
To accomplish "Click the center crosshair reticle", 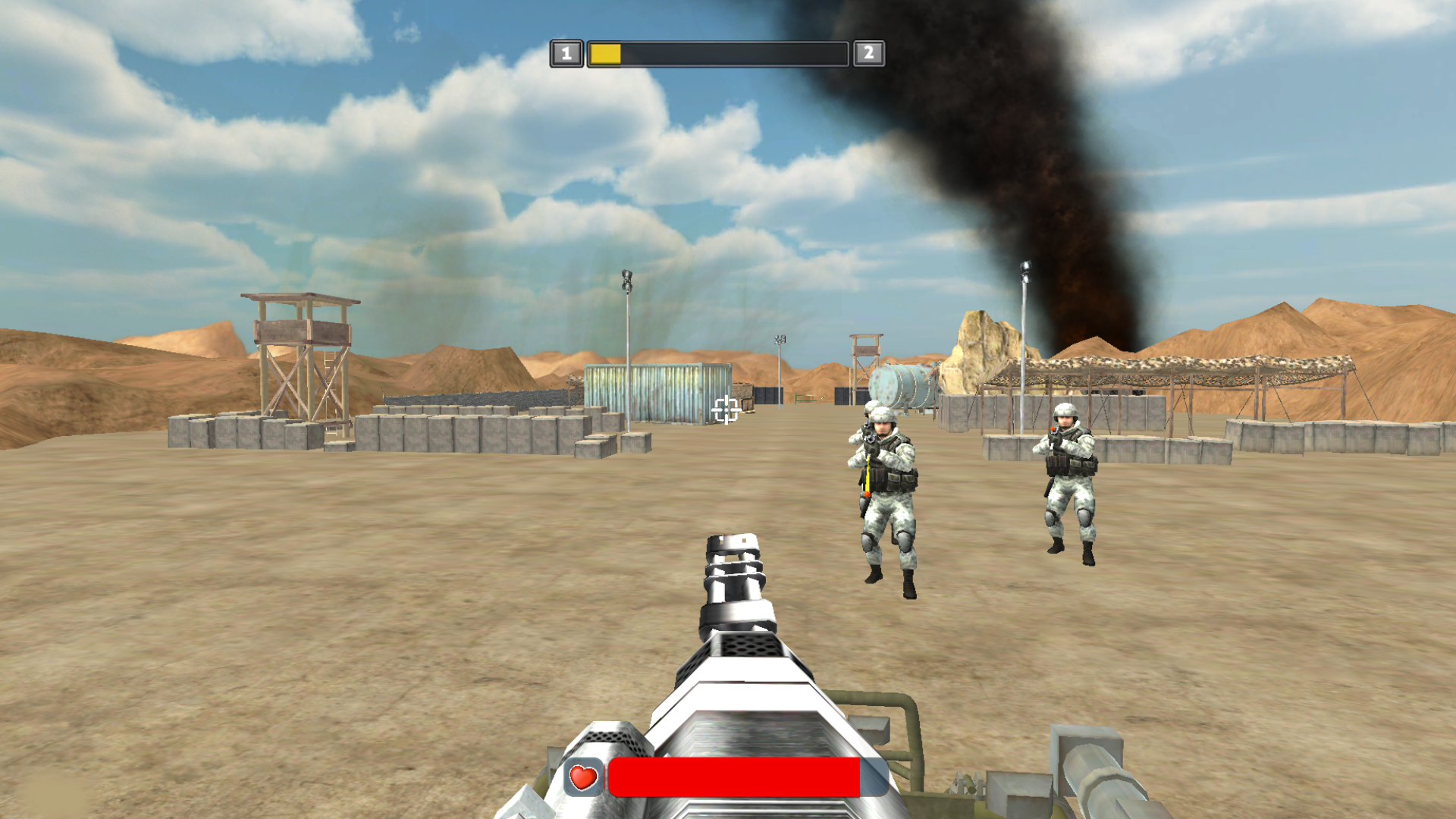I will [726, 410].
